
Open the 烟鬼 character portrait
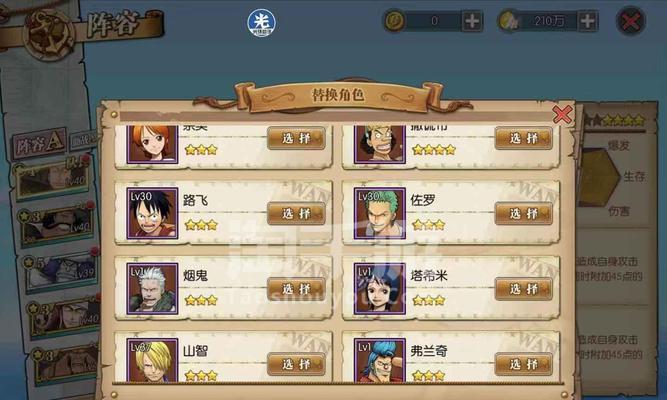(x=153, y=288)
